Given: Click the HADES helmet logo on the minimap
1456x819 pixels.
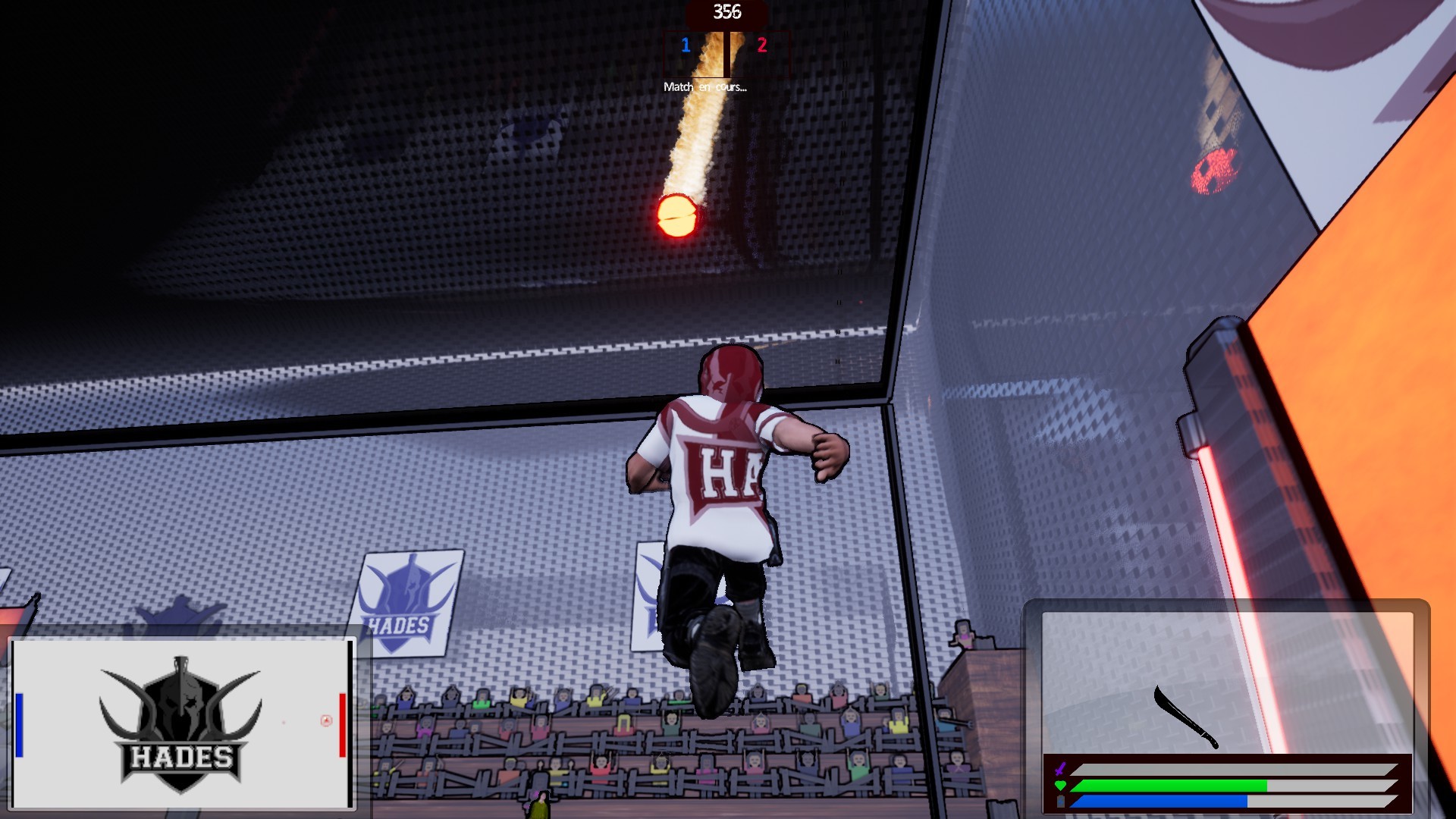Looking at the screenshot, I should point(182,709).
